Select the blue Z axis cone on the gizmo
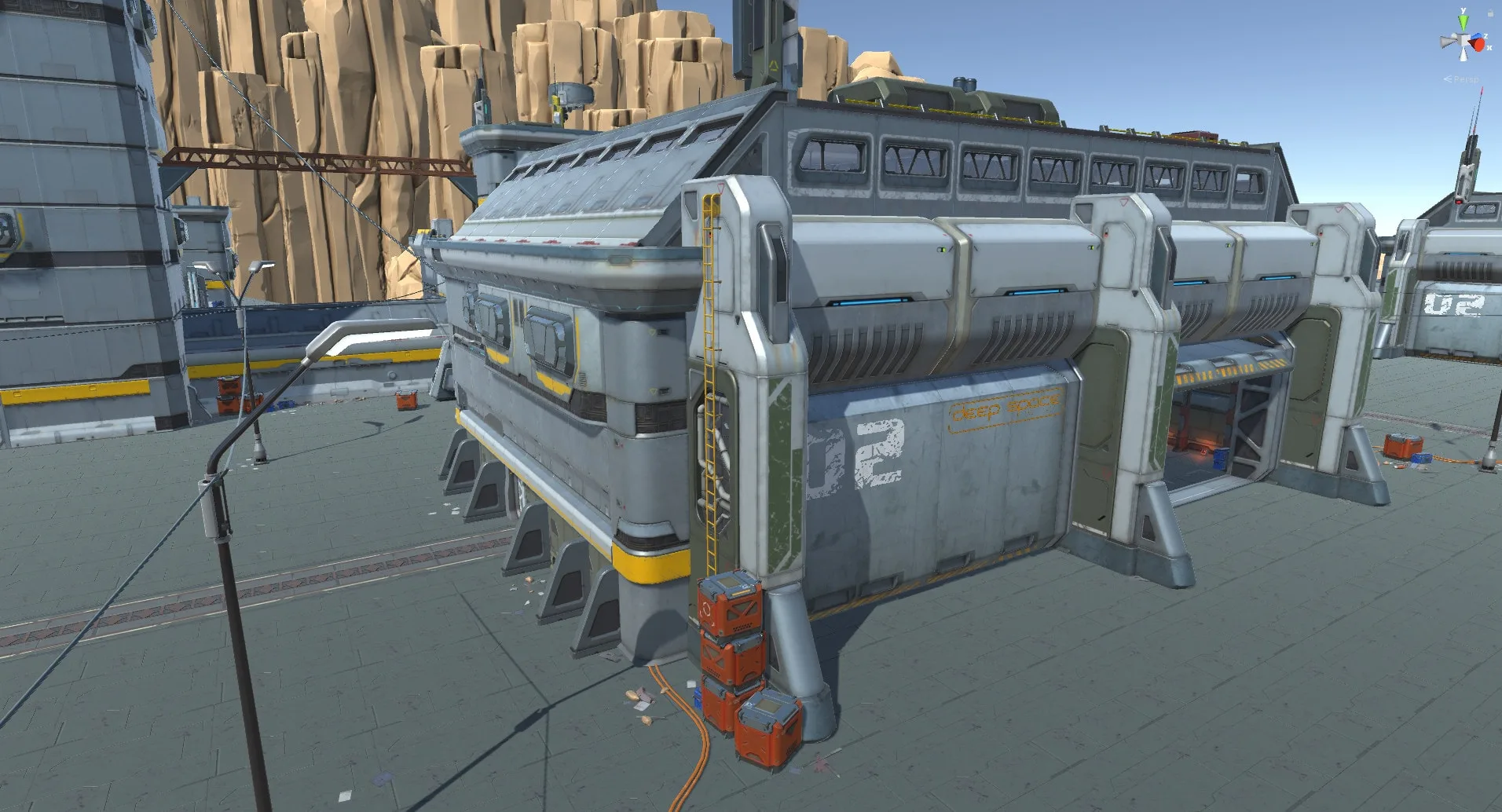This screenshot has width=1502, height=812. pos(1477,35)
